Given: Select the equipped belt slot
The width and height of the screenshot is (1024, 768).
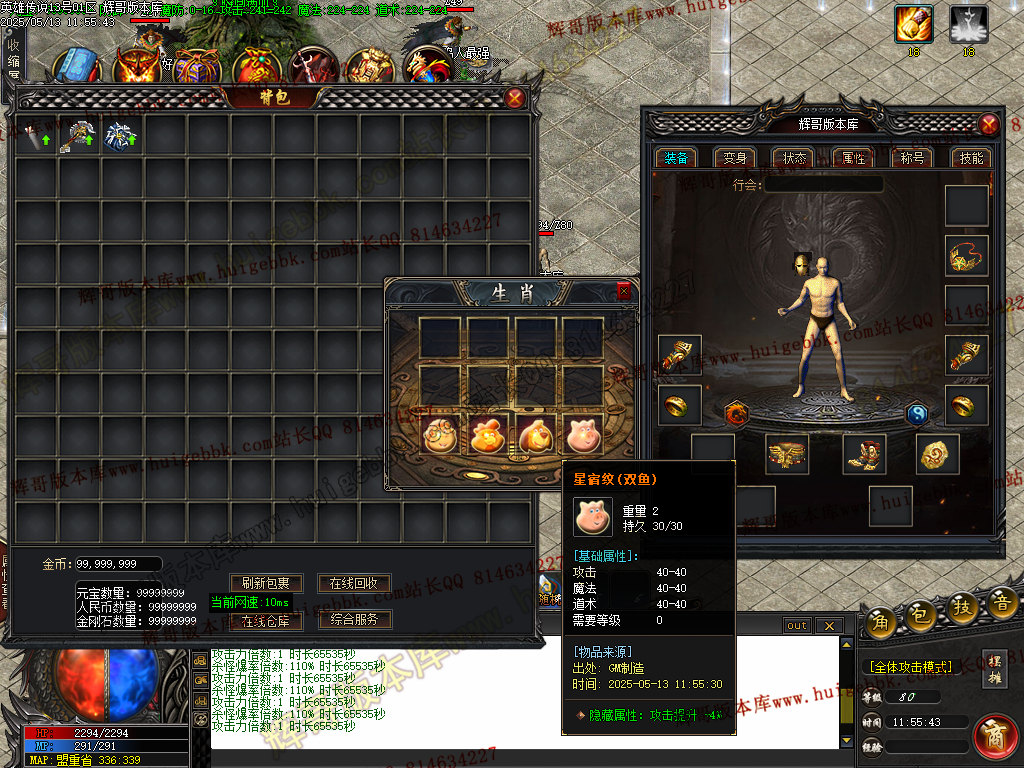Looking at the screenshot, I should [788, 453].
